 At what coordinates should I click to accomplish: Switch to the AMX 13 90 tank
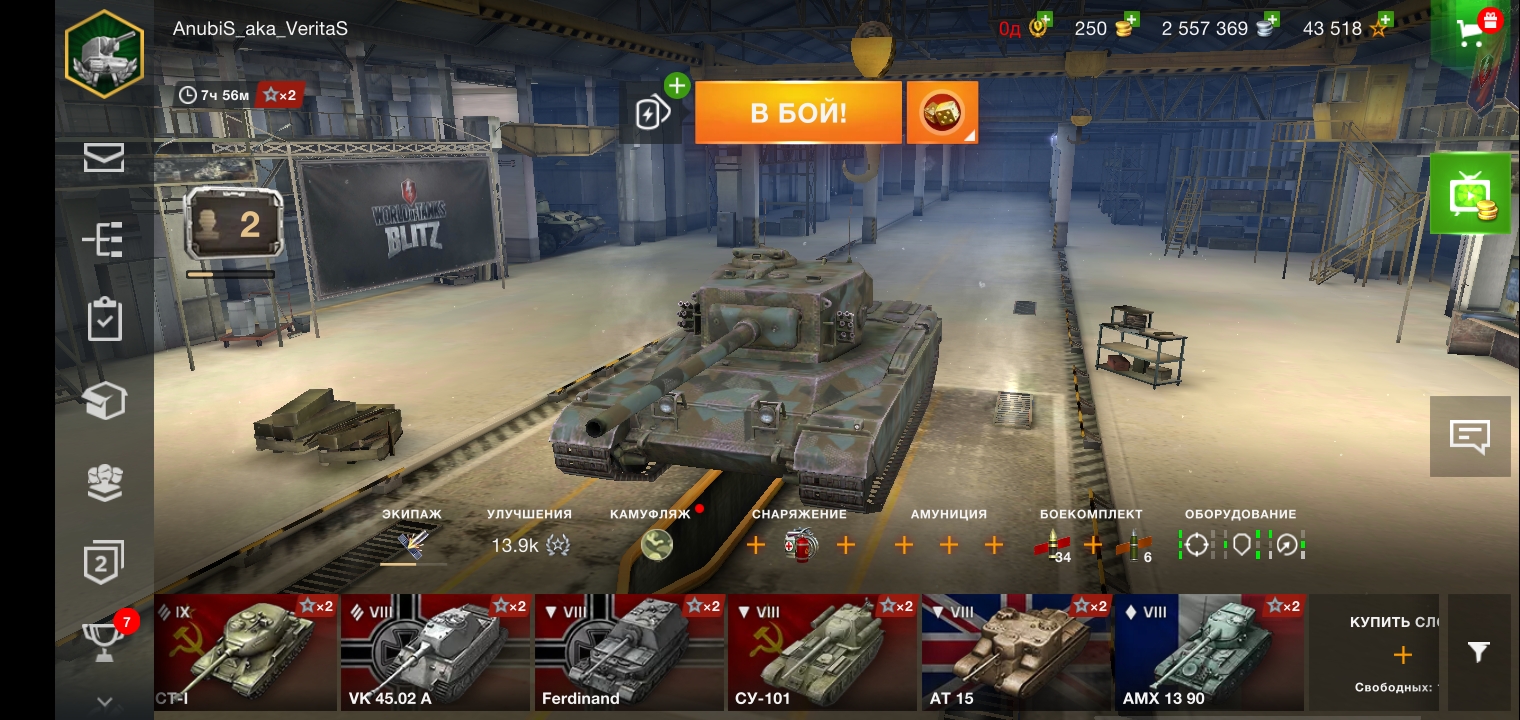1209,652
